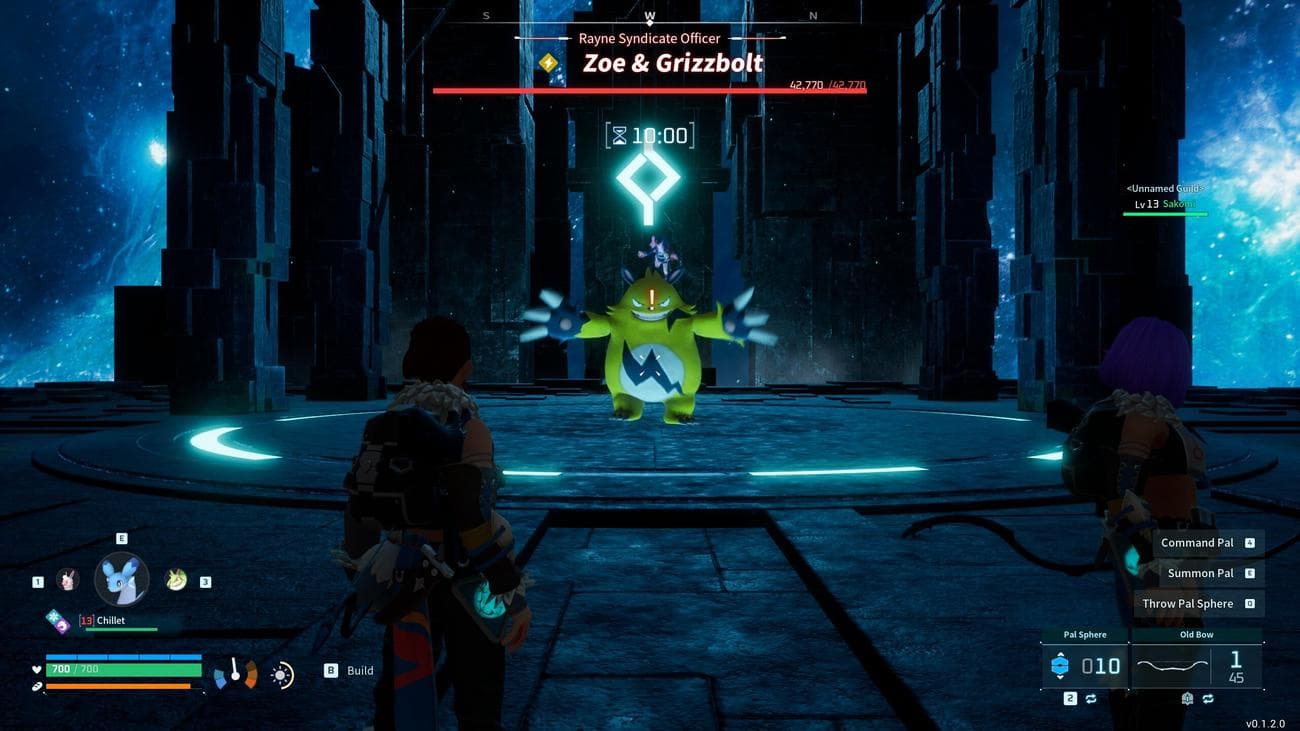
Task: Click Chillet's ice and dark element icons
Action: click(58, 621)
